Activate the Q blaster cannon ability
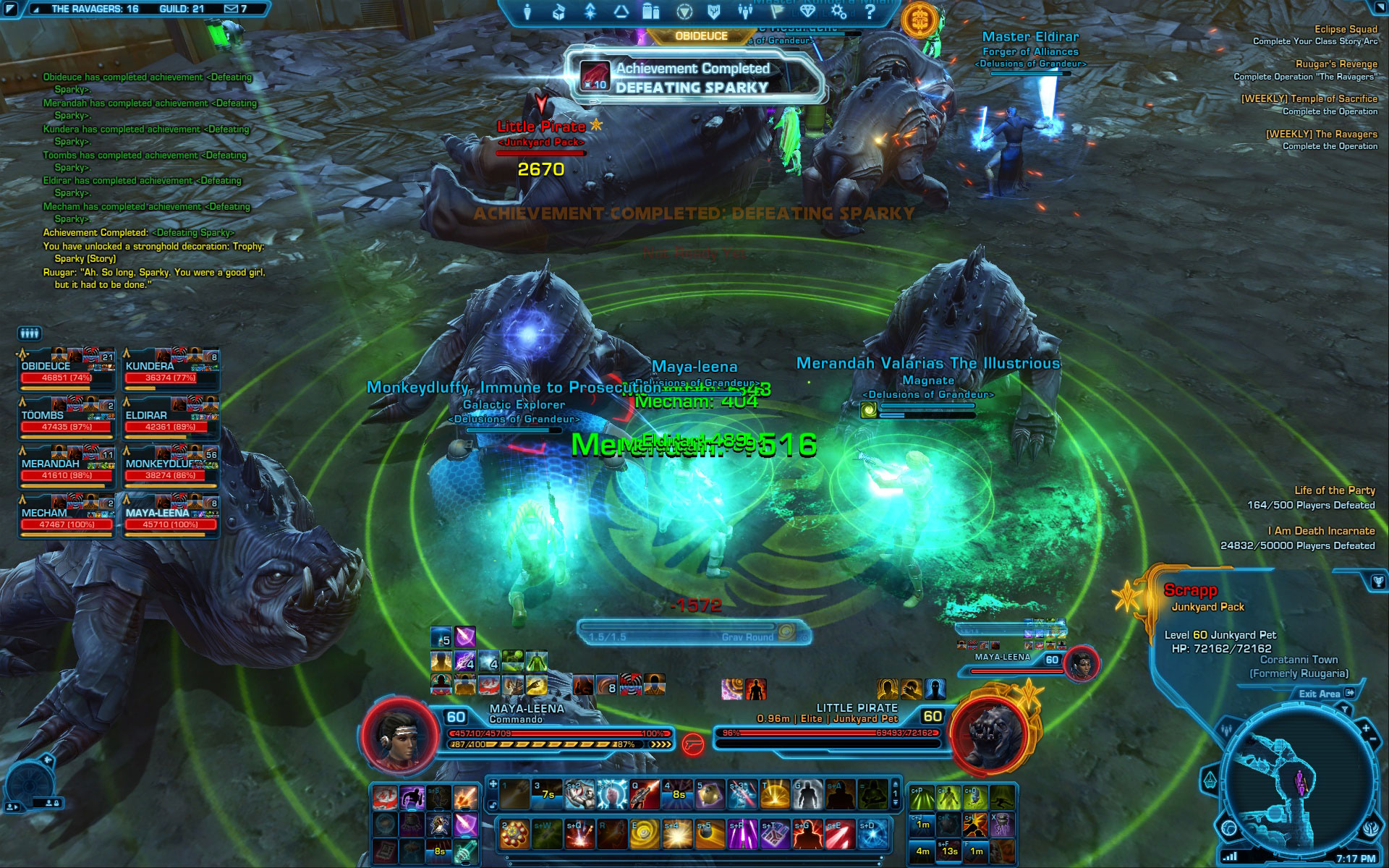 click(x=644, y=795)
